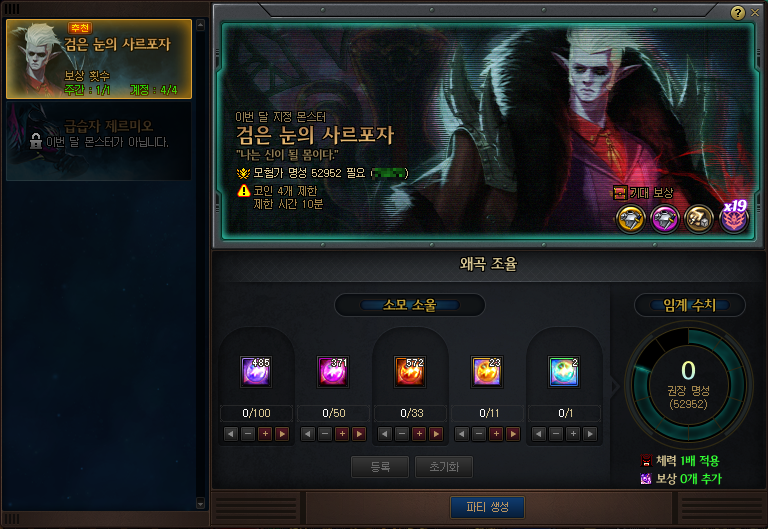Open help via the question mark button
768x529 pixels.
pos(737,13)
